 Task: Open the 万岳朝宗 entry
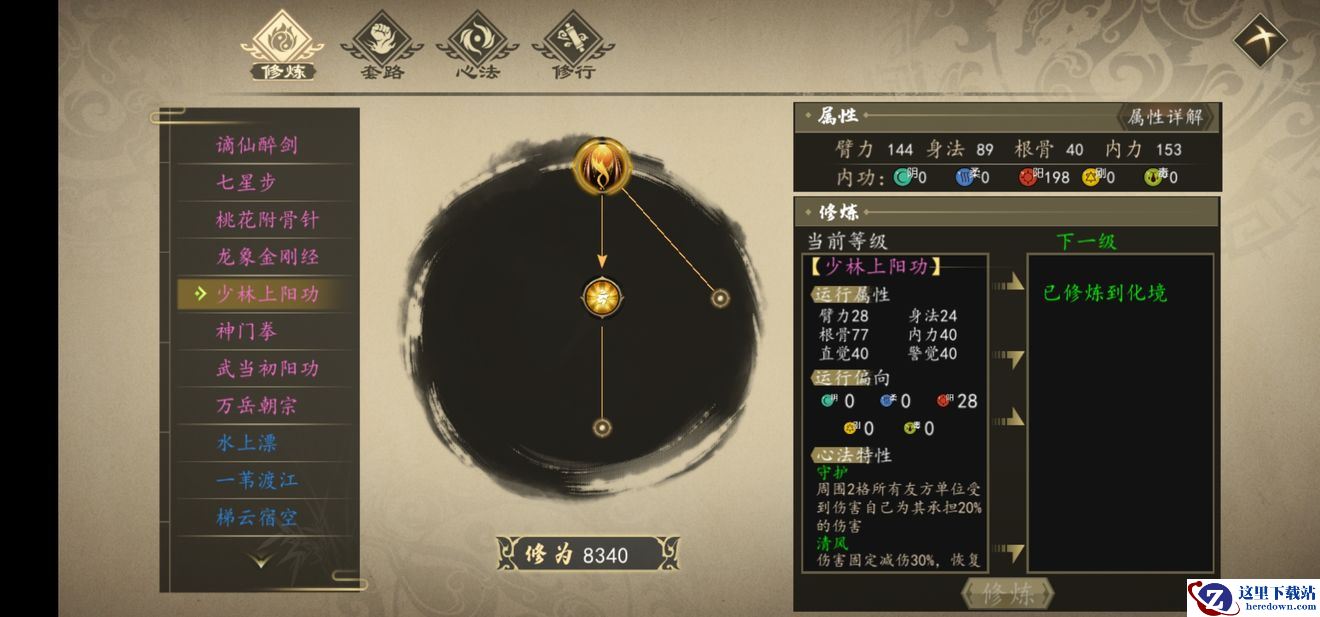[x=257, y=405]
